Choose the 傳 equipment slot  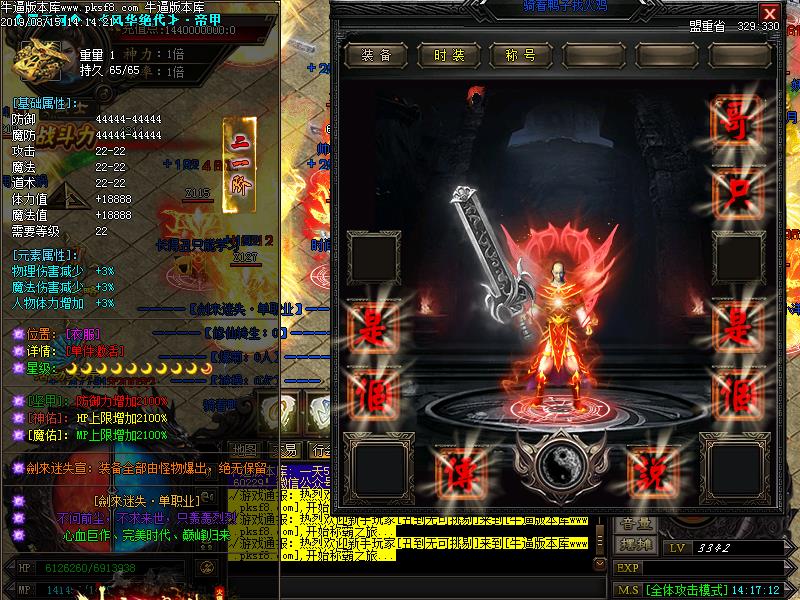[x=461, y=468]
